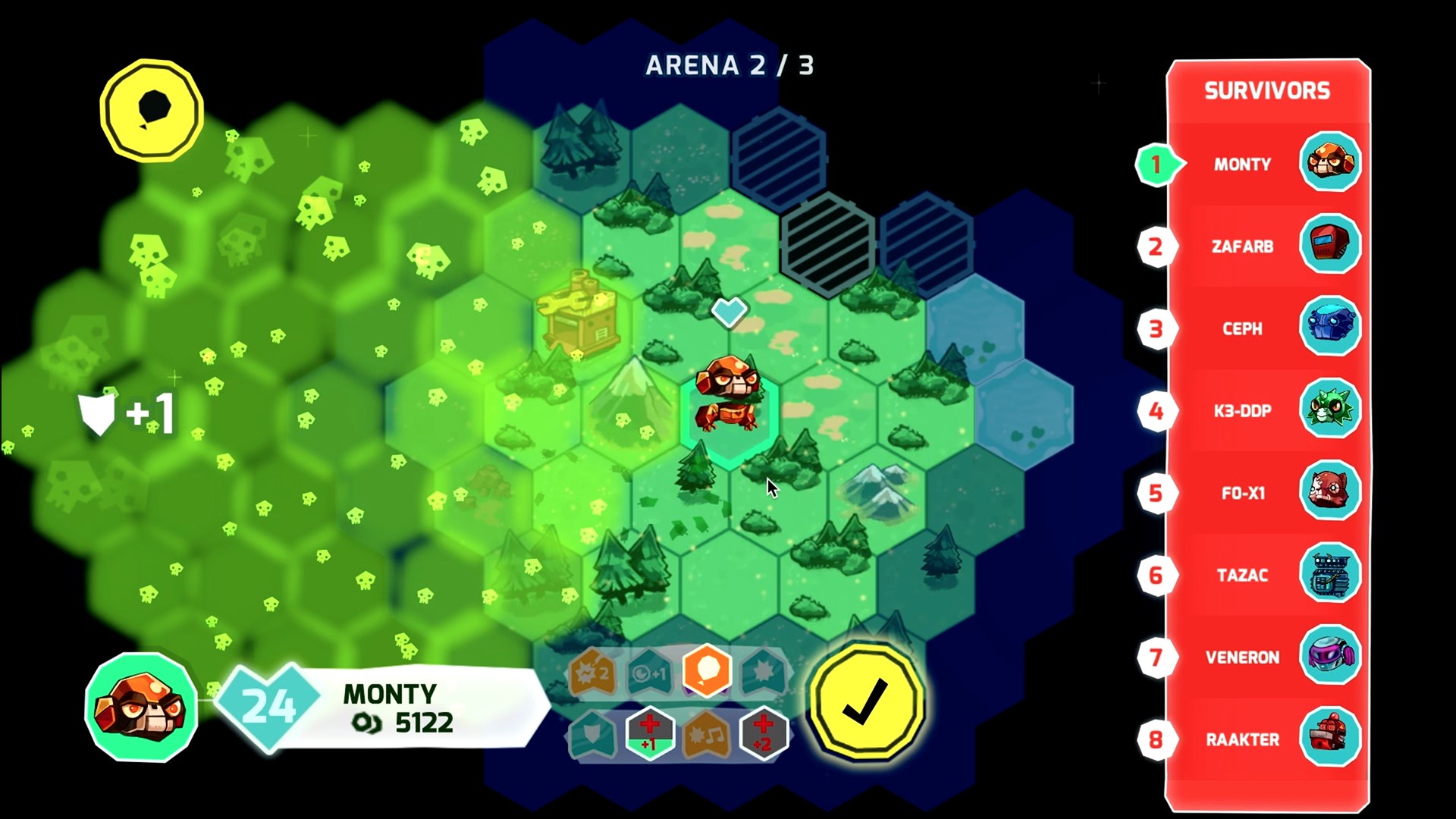This screenshot has height=819, width=1456.
Task: Click the SURVIVORS panel header
Action: pos(1267,89)
